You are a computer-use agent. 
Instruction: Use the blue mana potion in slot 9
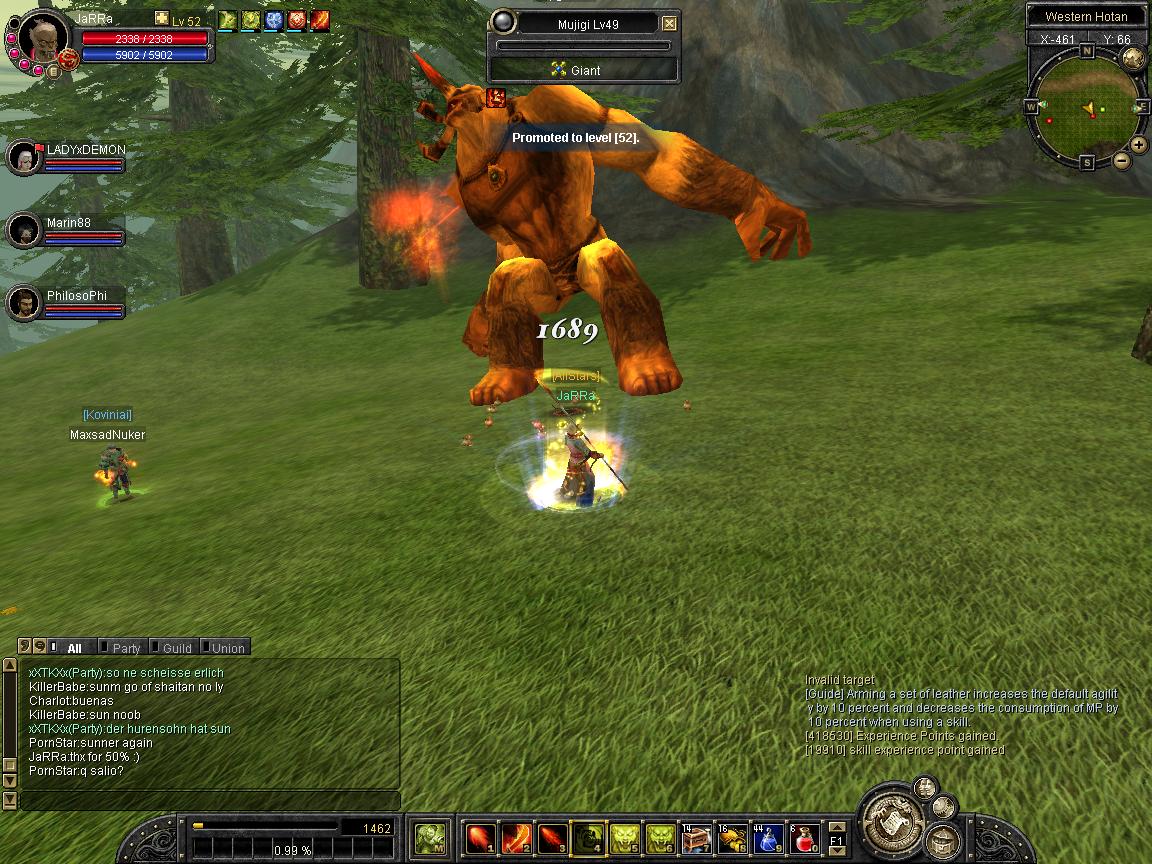pos(768,838)
